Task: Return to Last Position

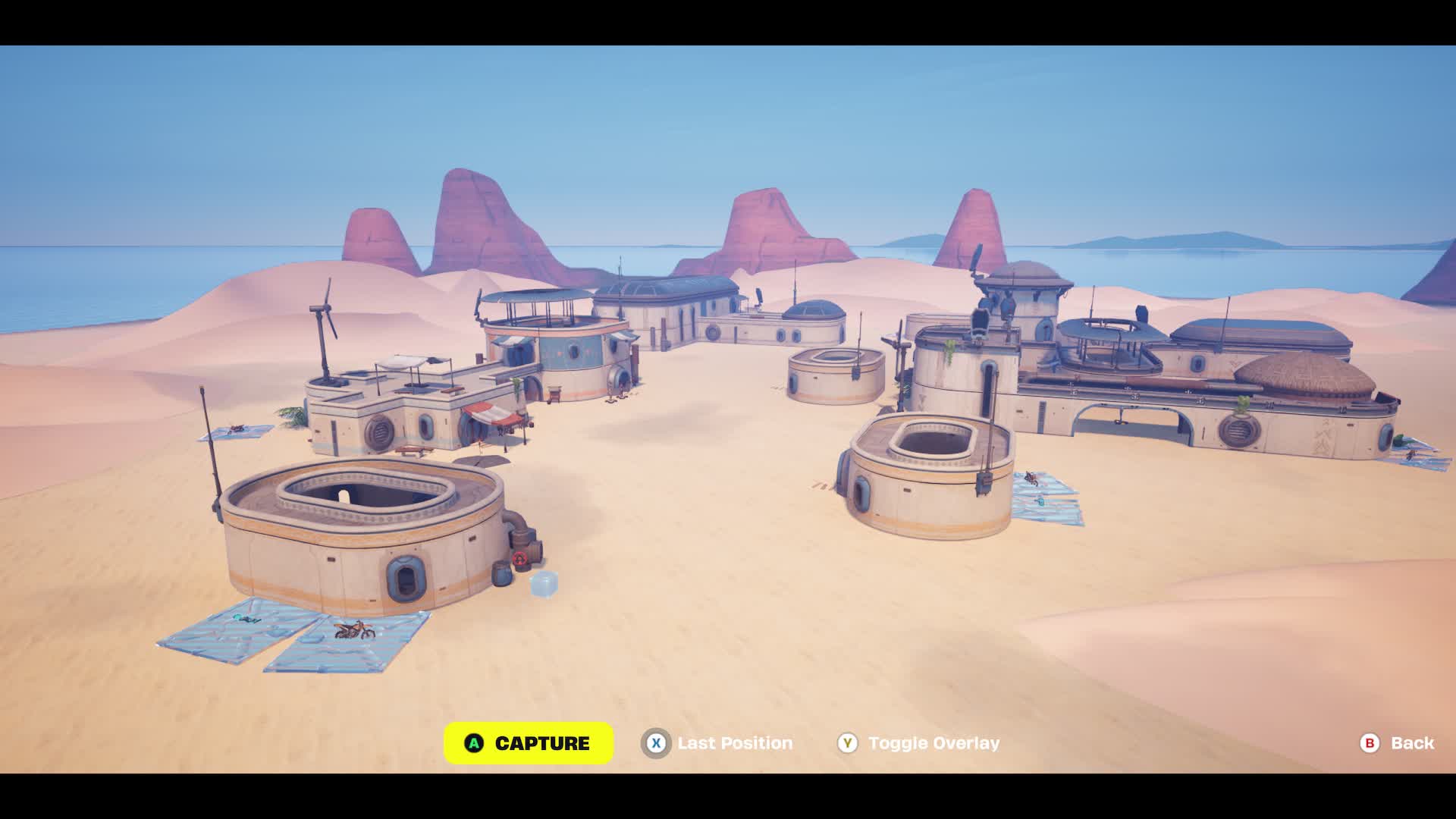Action: [x=717, y=743]
